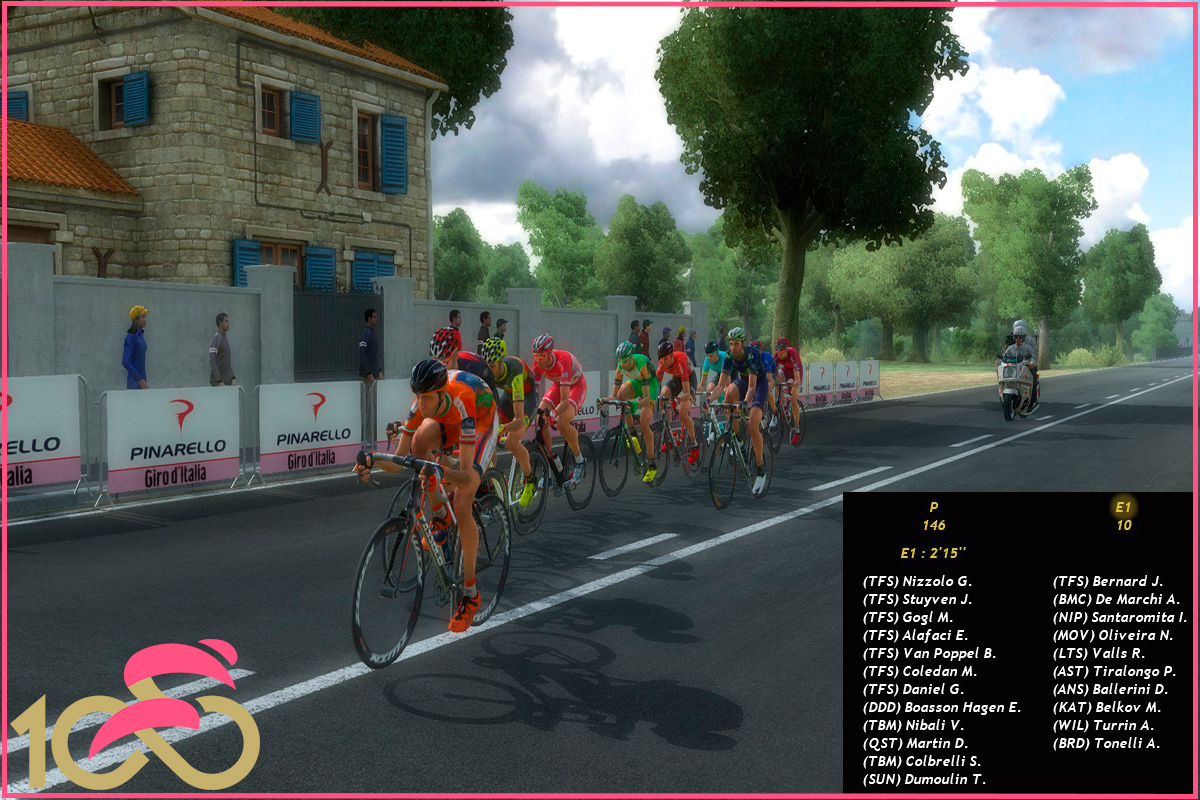1200x800 pixels.
Task: Select Martin D. of QST
Action: point(915,743)
